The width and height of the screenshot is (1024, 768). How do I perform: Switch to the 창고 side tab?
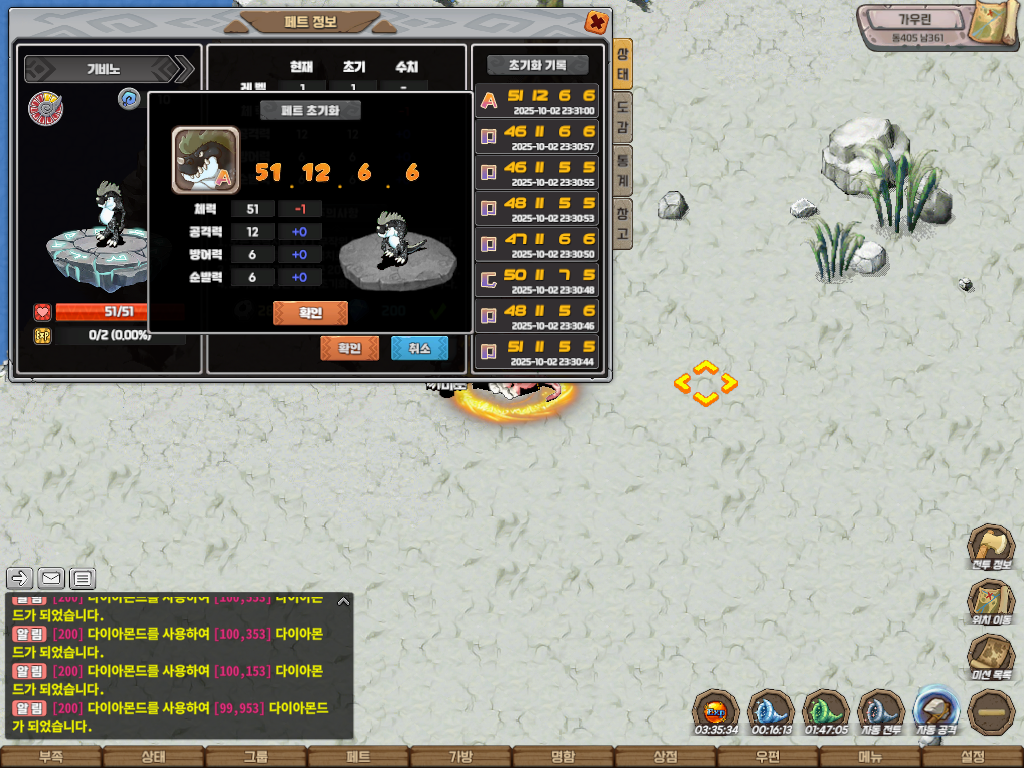tap(623, 222)
